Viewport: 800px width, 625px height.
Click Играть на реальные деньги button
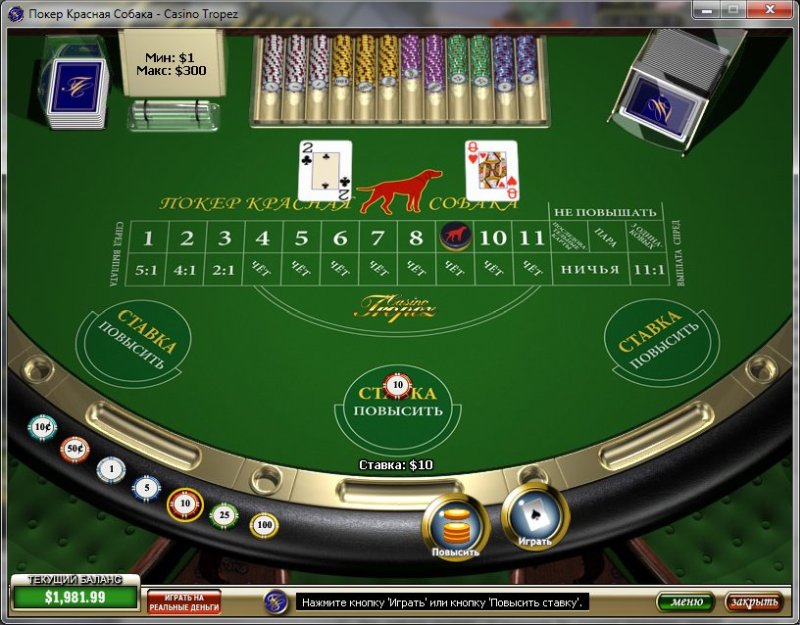click(184, 601)
